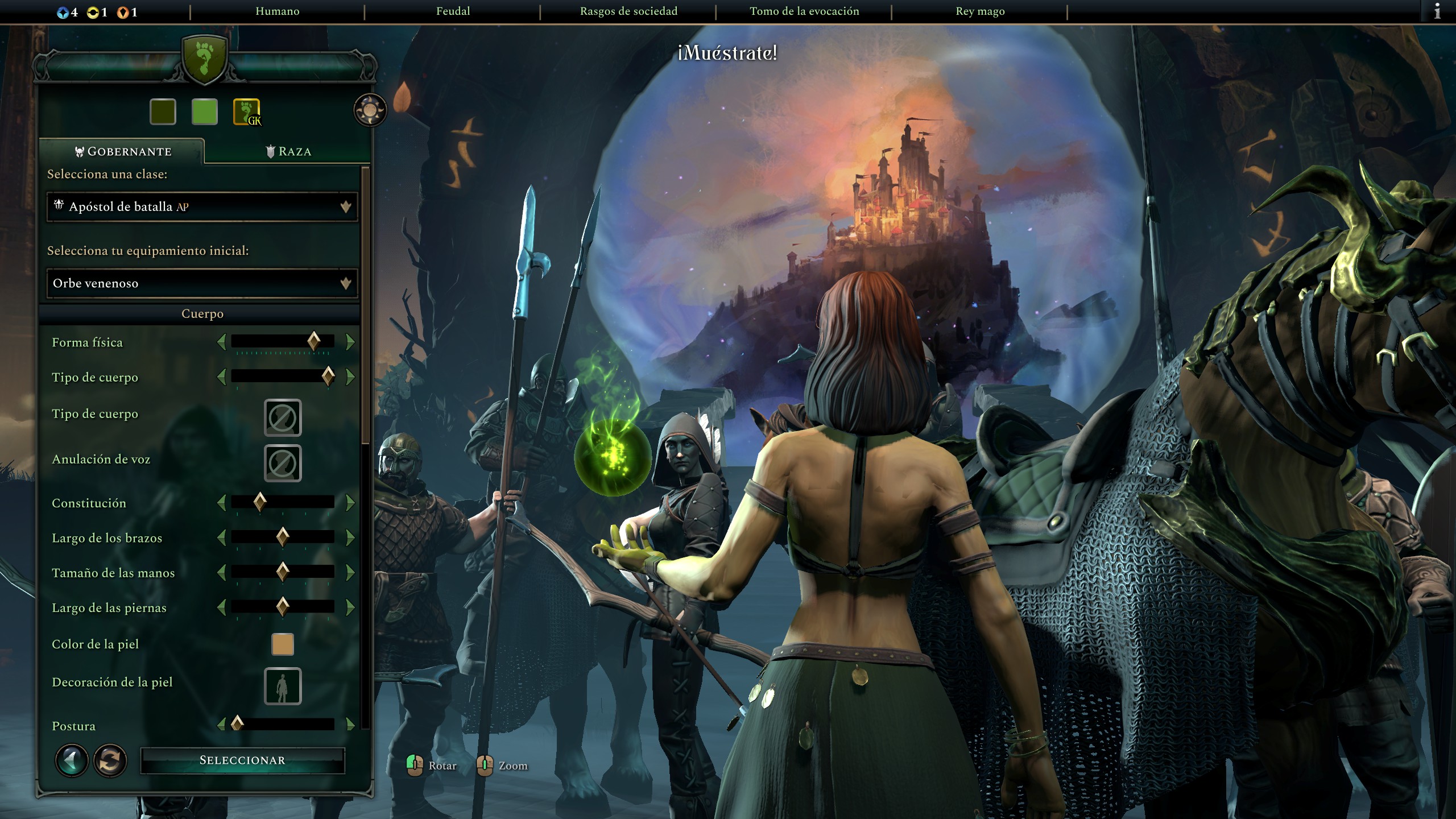This screenshot has width=1456, height=819.
Task: Switch to the Raza tab
Action: (288, 151)
